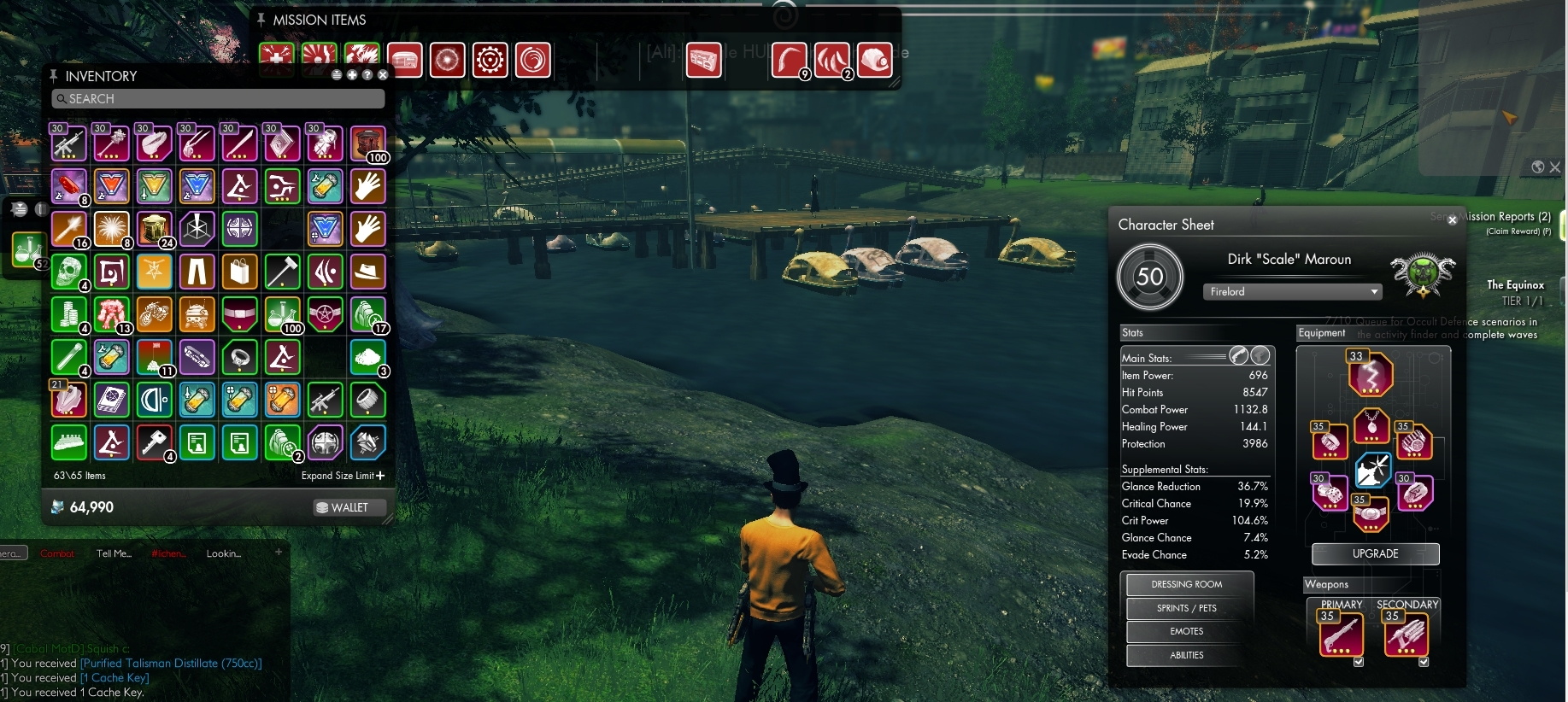Open the Firelord title dropdown

click(1291, 292)
